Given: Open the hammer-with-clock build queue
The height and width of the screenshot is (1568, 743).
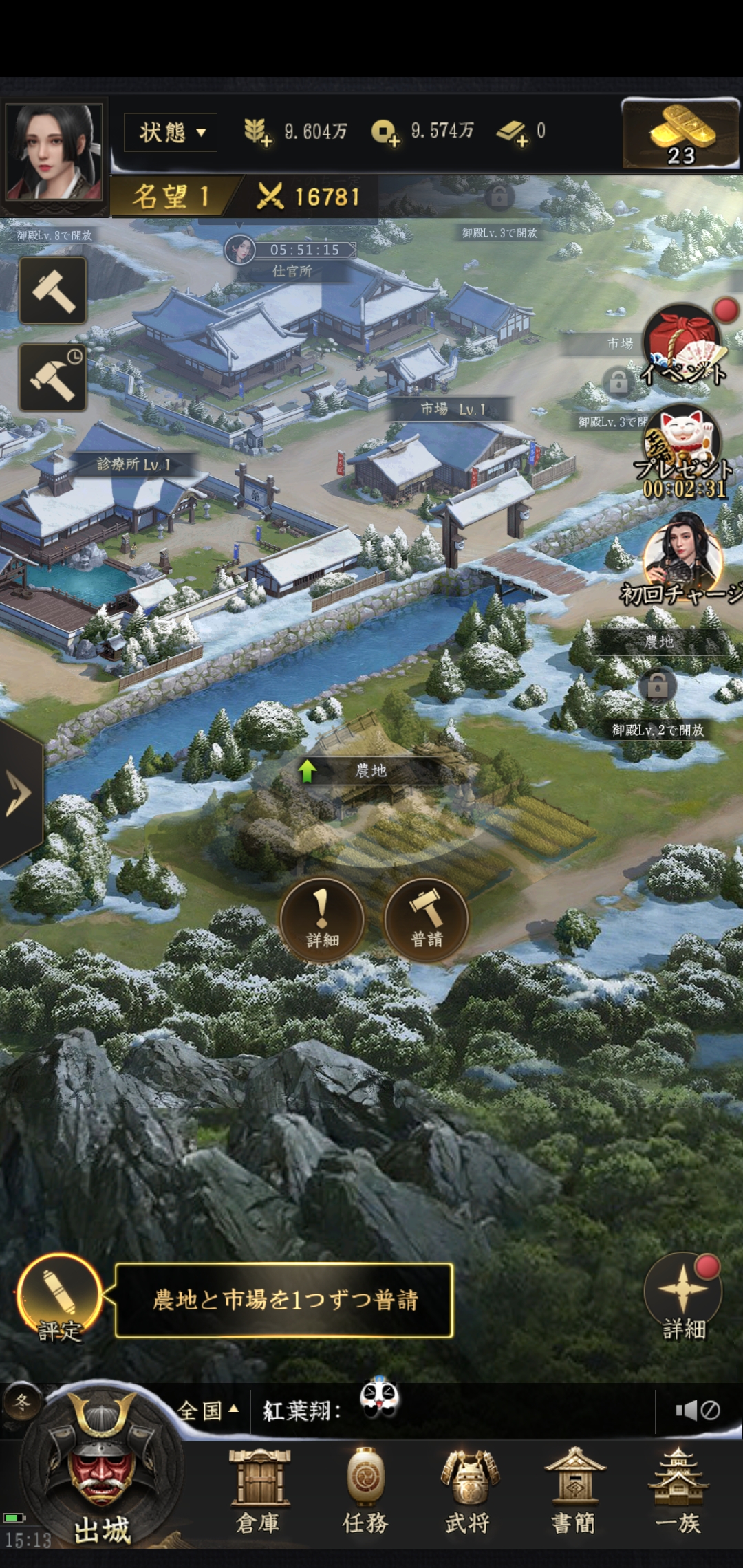Looking at the screenshot, I should (53, 378).
